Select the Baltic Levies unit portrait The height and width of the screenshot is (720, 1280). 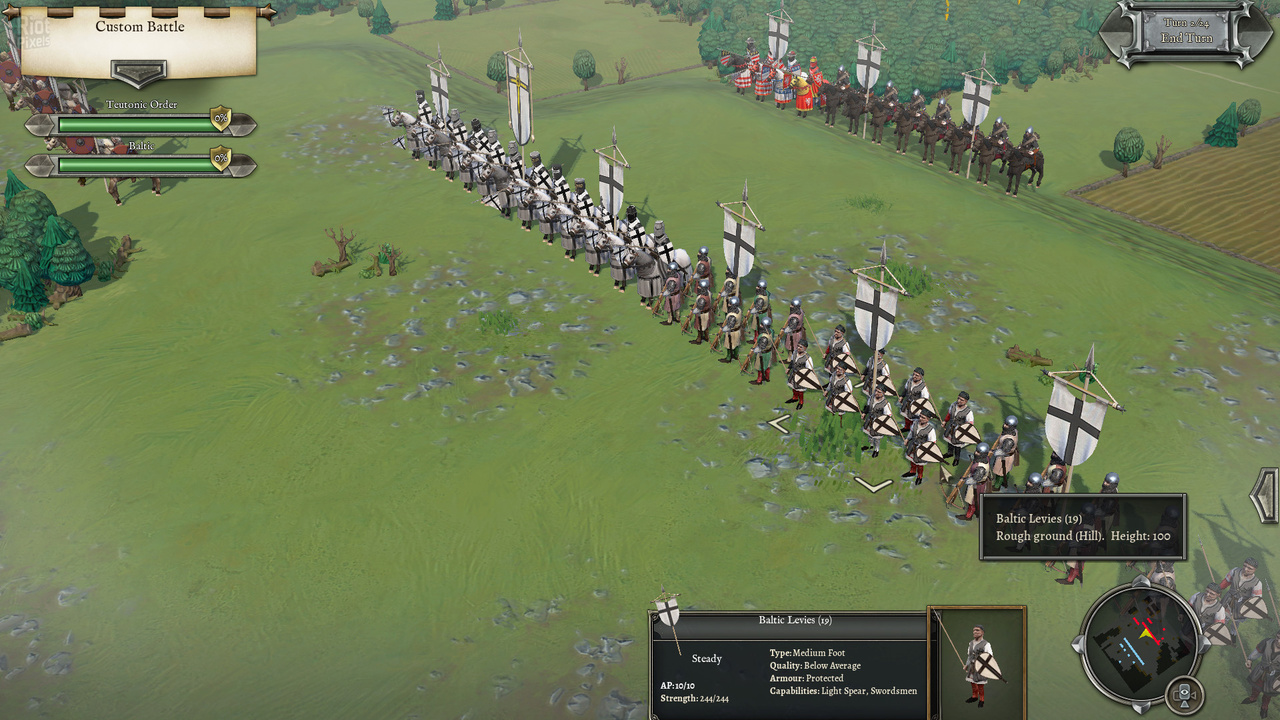977,662
